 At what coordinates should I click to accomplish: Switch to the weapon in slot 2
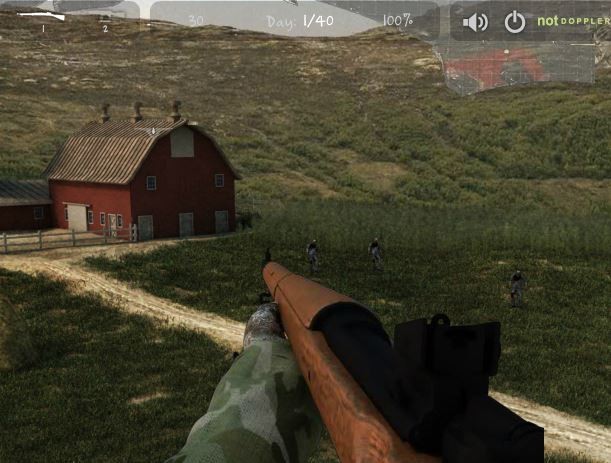click(105, 18)
